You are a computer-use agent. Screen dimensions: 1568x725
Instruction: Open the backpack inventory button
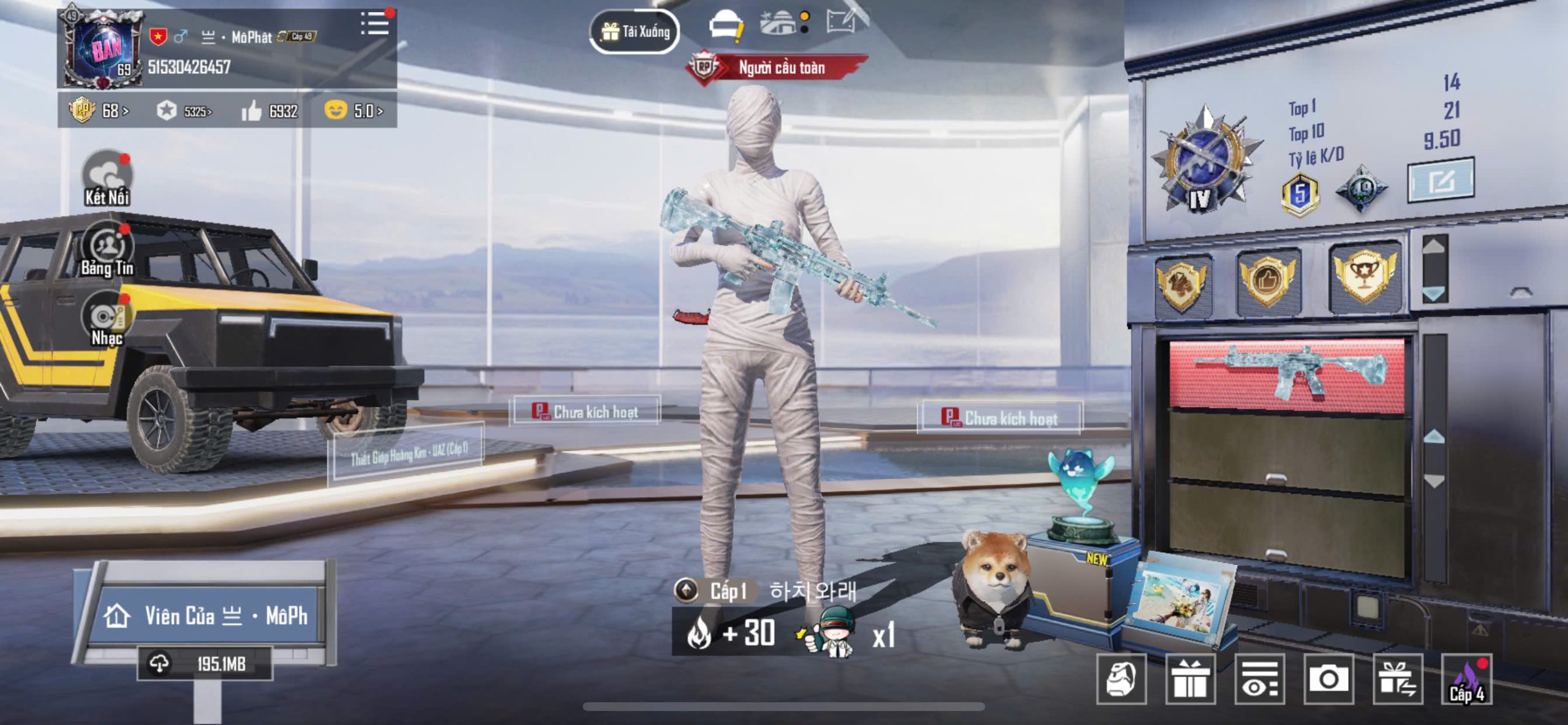(1121, 678)
